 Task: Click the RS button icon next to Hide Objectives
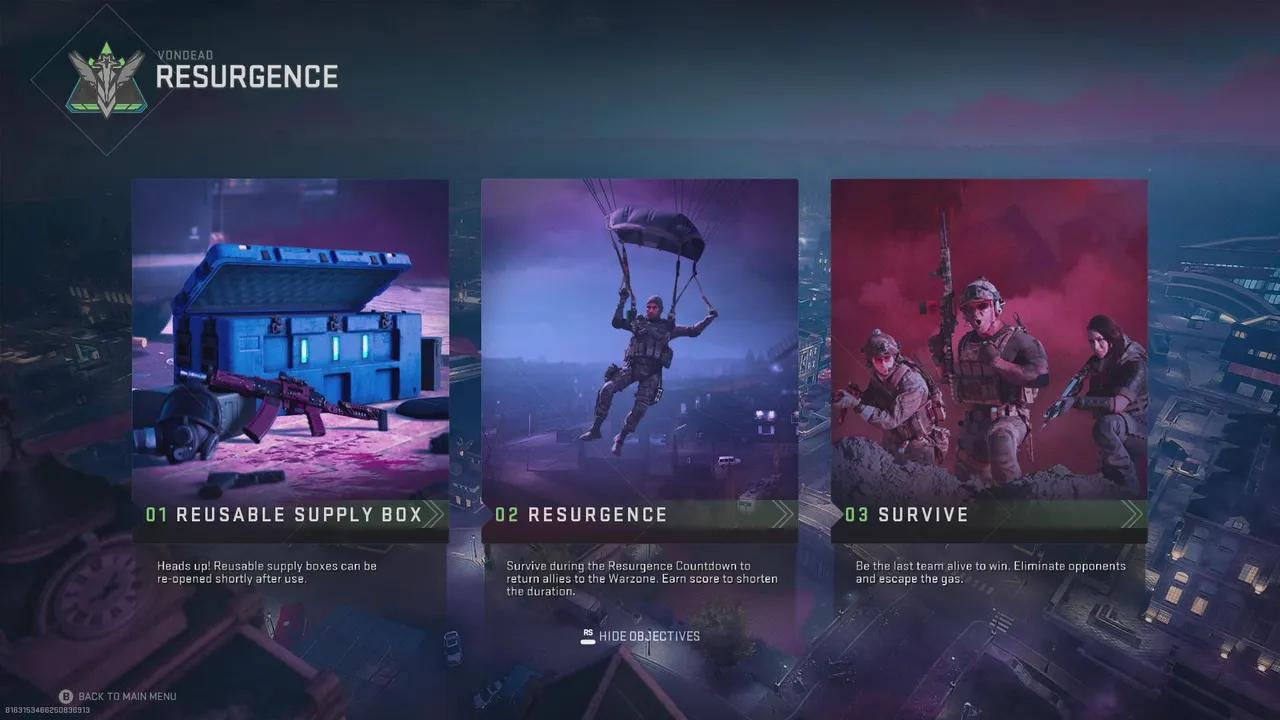click(x=588, y=636)
